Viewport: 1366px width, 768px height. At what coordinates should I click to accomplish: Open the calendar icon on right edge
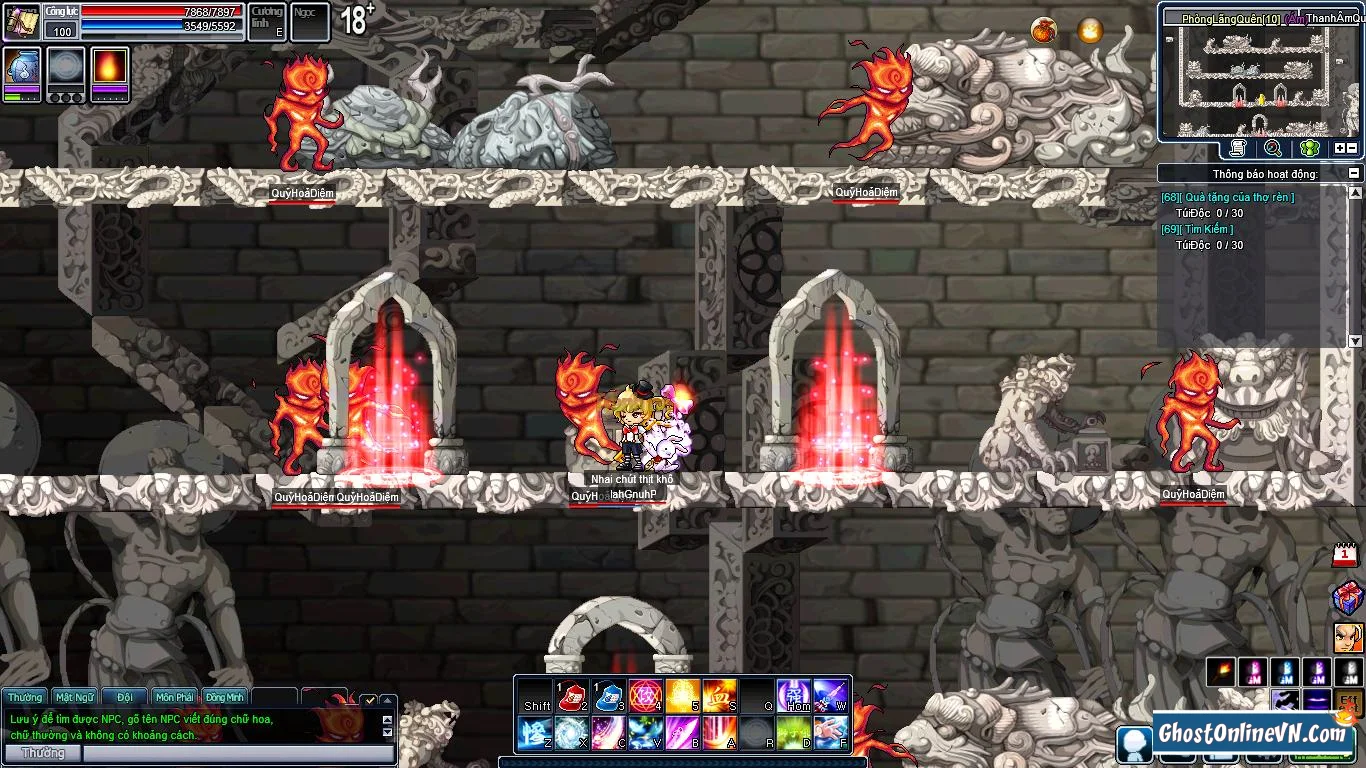(1346, 555)
